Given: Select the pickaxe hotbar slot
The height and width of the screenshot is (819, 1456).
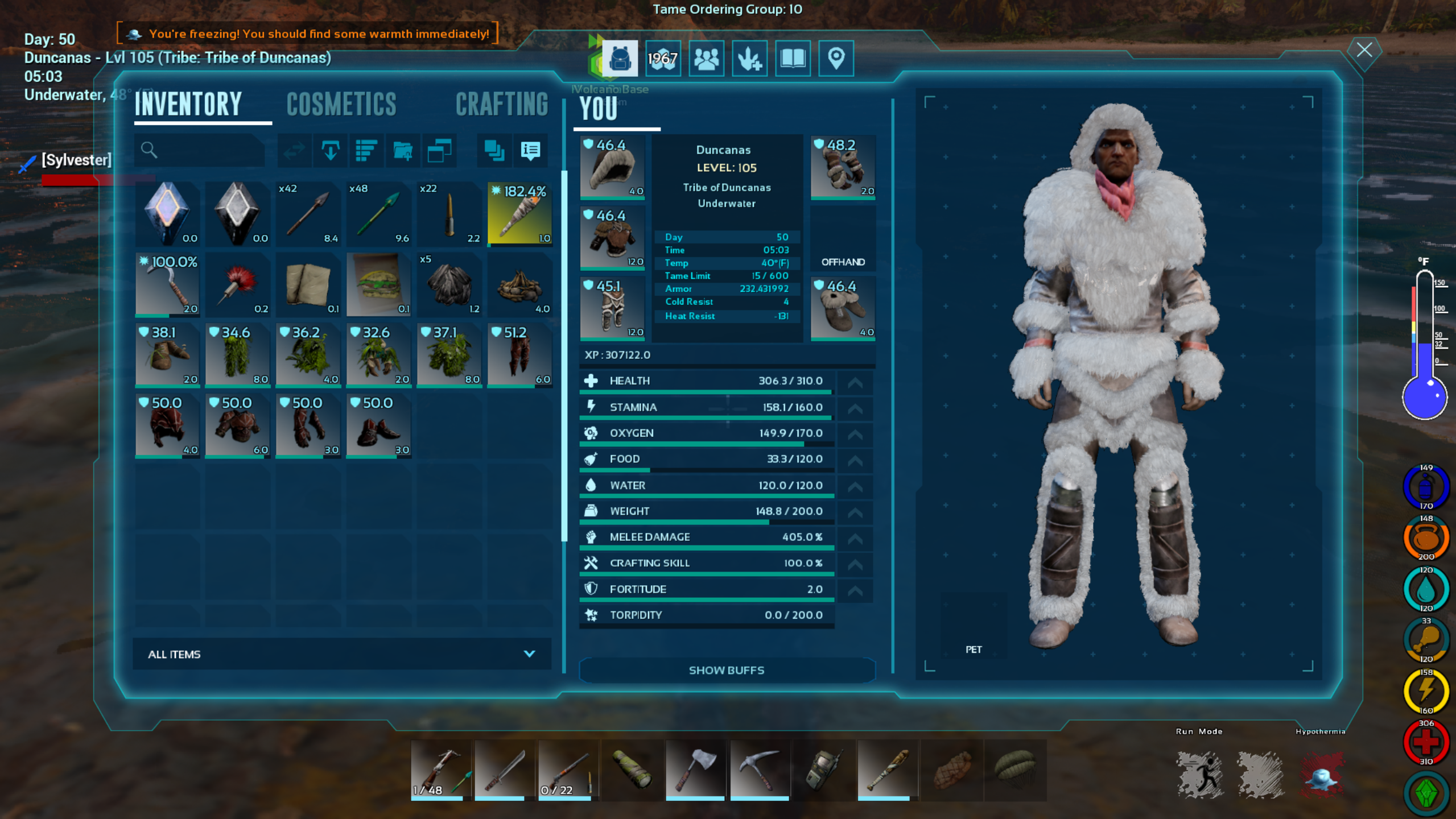Looking at the screenshot, I should click(x=759, y=769).
